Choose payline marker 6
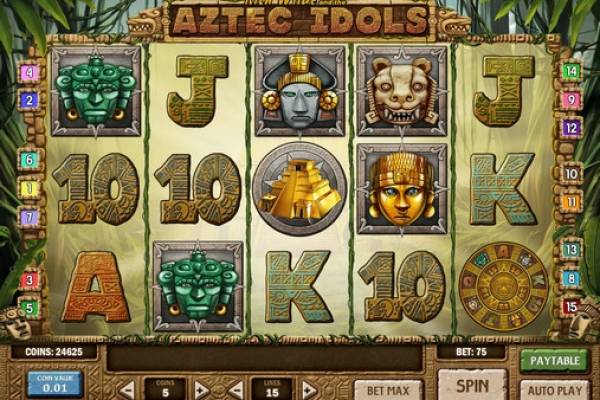600x400 pixels. [29, 160]
